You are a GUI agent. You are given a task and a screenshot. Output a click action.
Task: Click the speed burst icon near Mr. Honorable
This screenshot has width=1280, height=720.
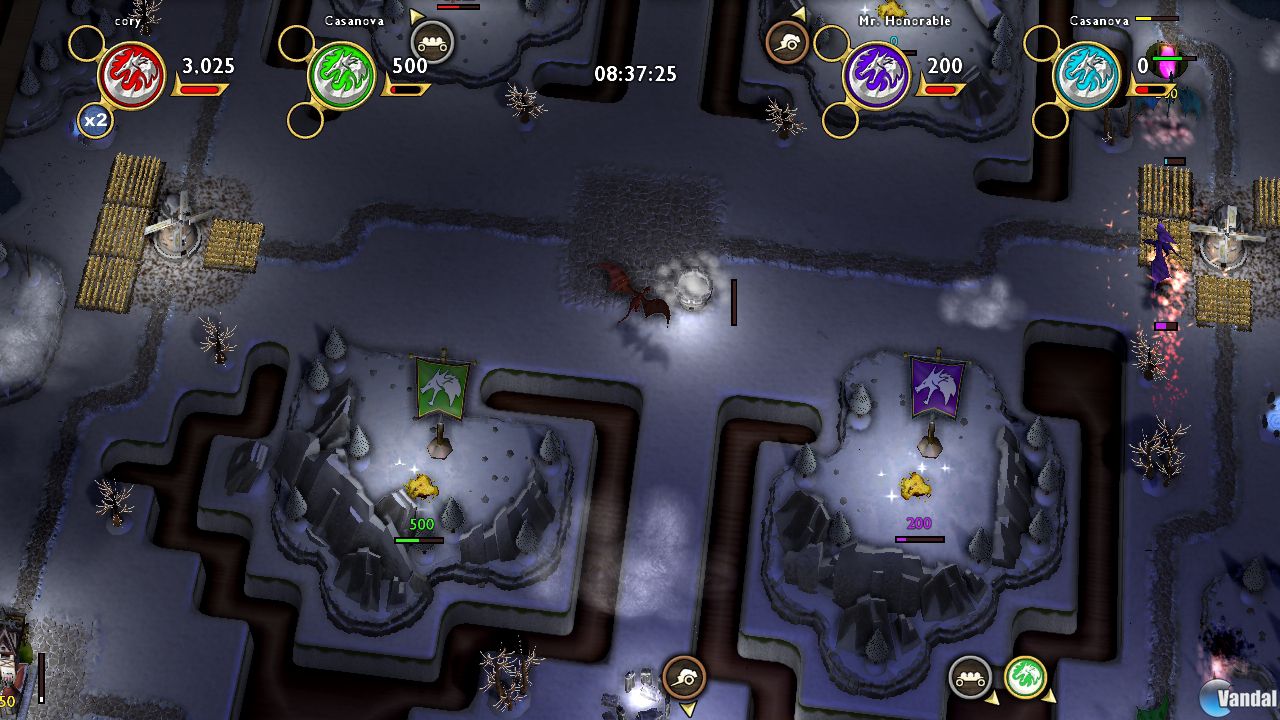click(x=786, y=42)
